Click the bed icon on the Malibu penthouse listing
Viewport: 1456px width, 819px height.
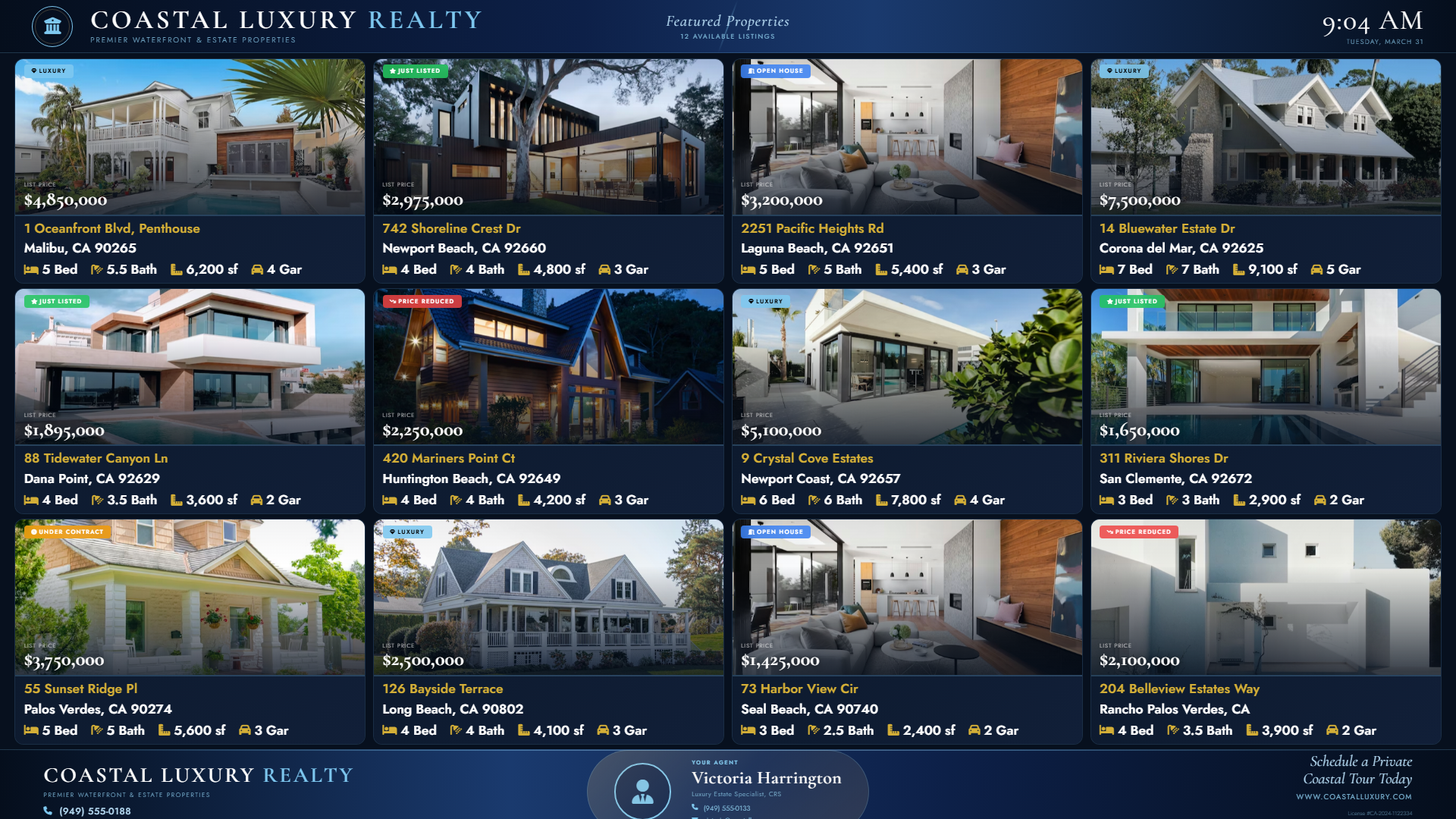(31, 269)
